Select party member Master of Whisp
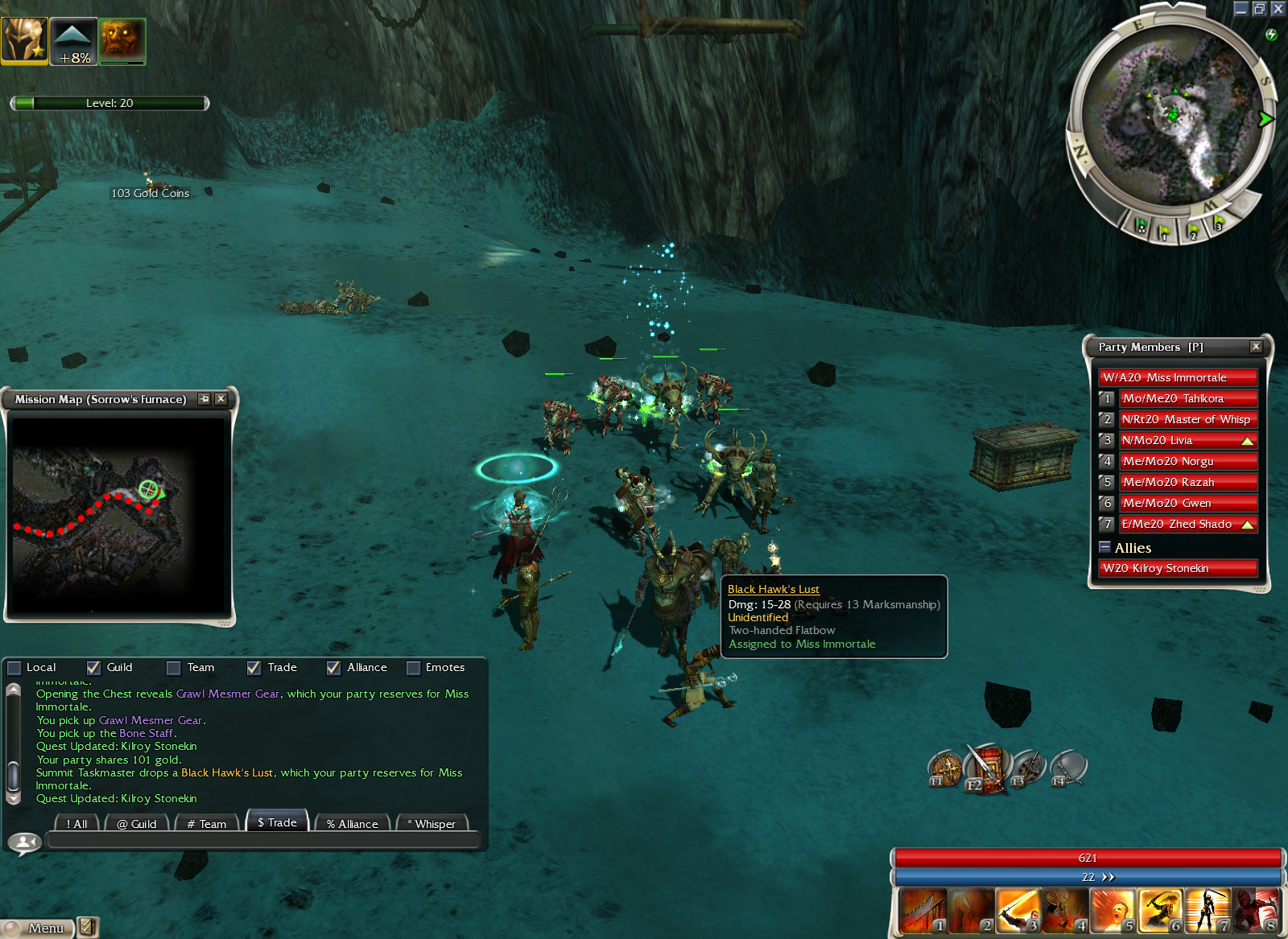The width and height of the screenshot is (1288, 939). (1187, 419)
